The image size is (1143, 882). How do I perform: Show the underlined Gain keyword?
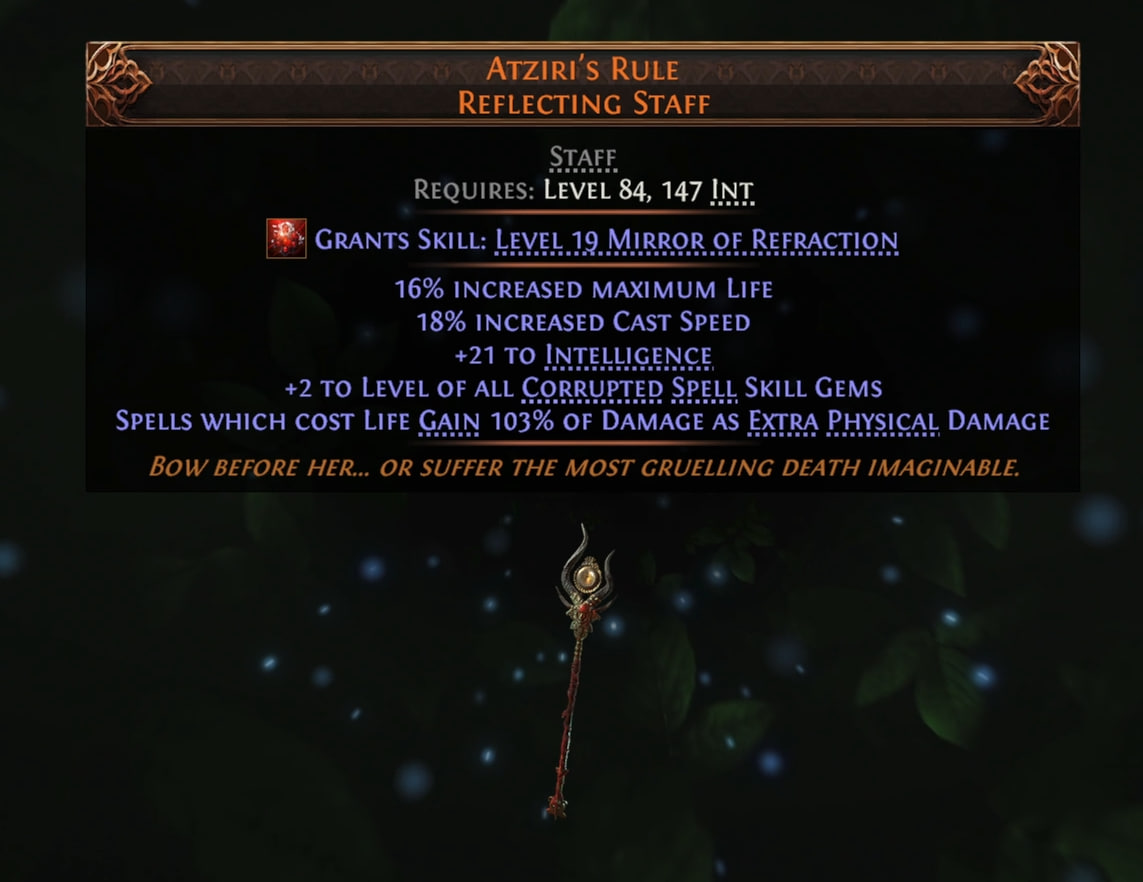pos(450,420)
